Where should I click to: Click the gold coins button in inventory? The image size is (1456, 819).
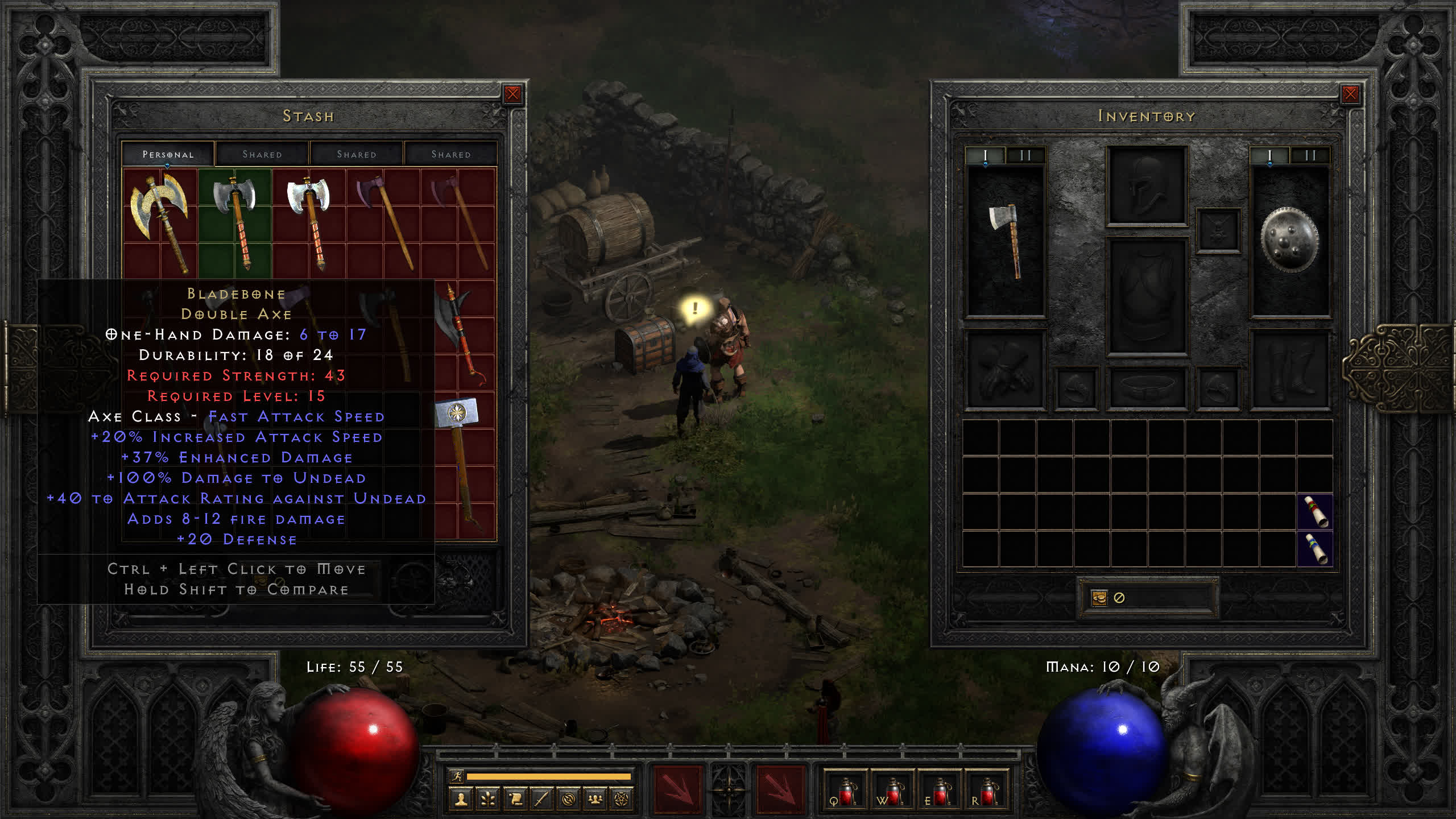coord(1099,598)
